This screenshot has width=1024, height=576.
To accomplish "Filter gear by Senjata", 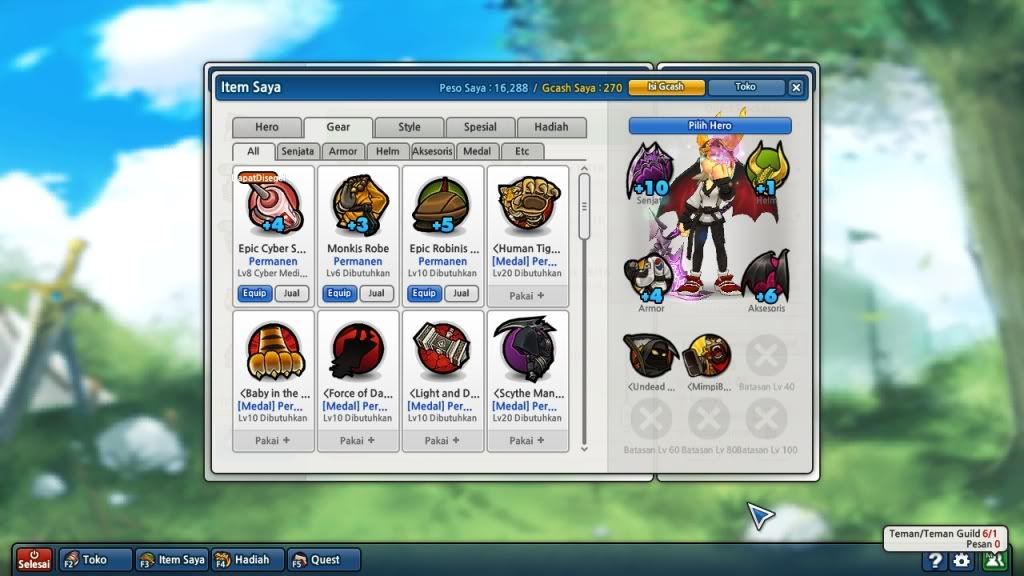I will point(298,151).
